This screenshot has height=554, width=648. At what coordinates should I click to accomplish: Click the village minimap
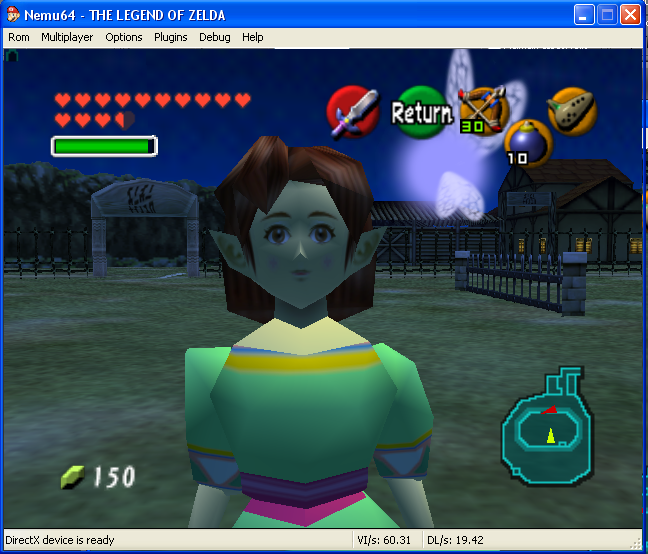pyautogui.click(x=547, y=425)
